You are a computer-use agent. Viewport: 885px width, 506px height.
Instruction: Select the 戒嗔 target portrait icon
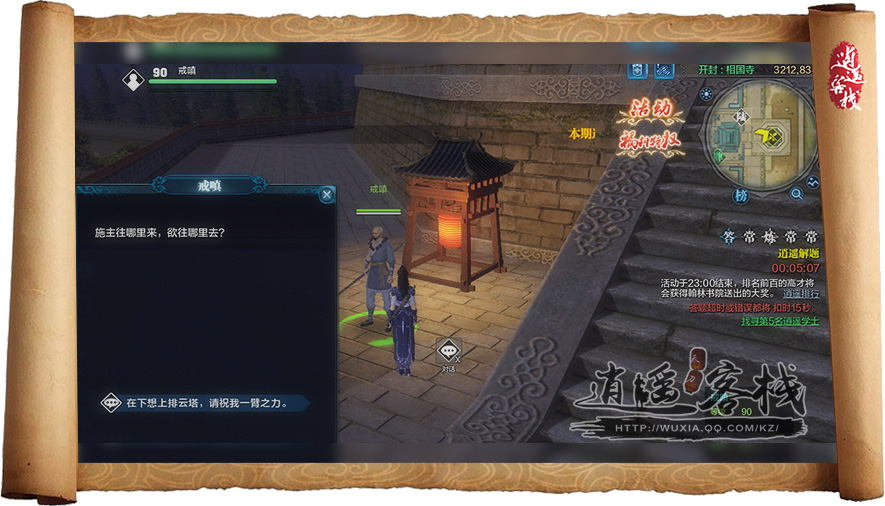[x=133, y=79]
